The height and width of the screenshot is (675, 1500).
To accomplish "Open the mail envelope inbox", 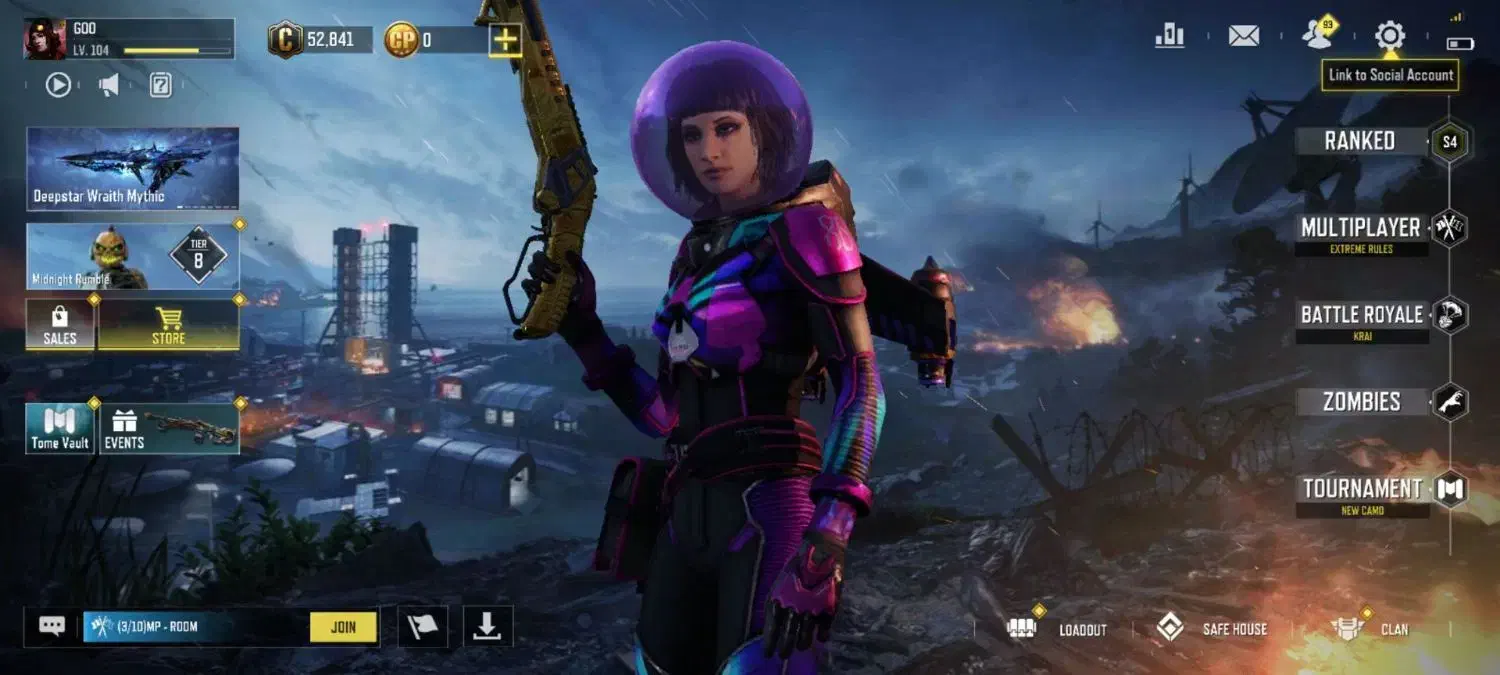I will coord(1243,36).
